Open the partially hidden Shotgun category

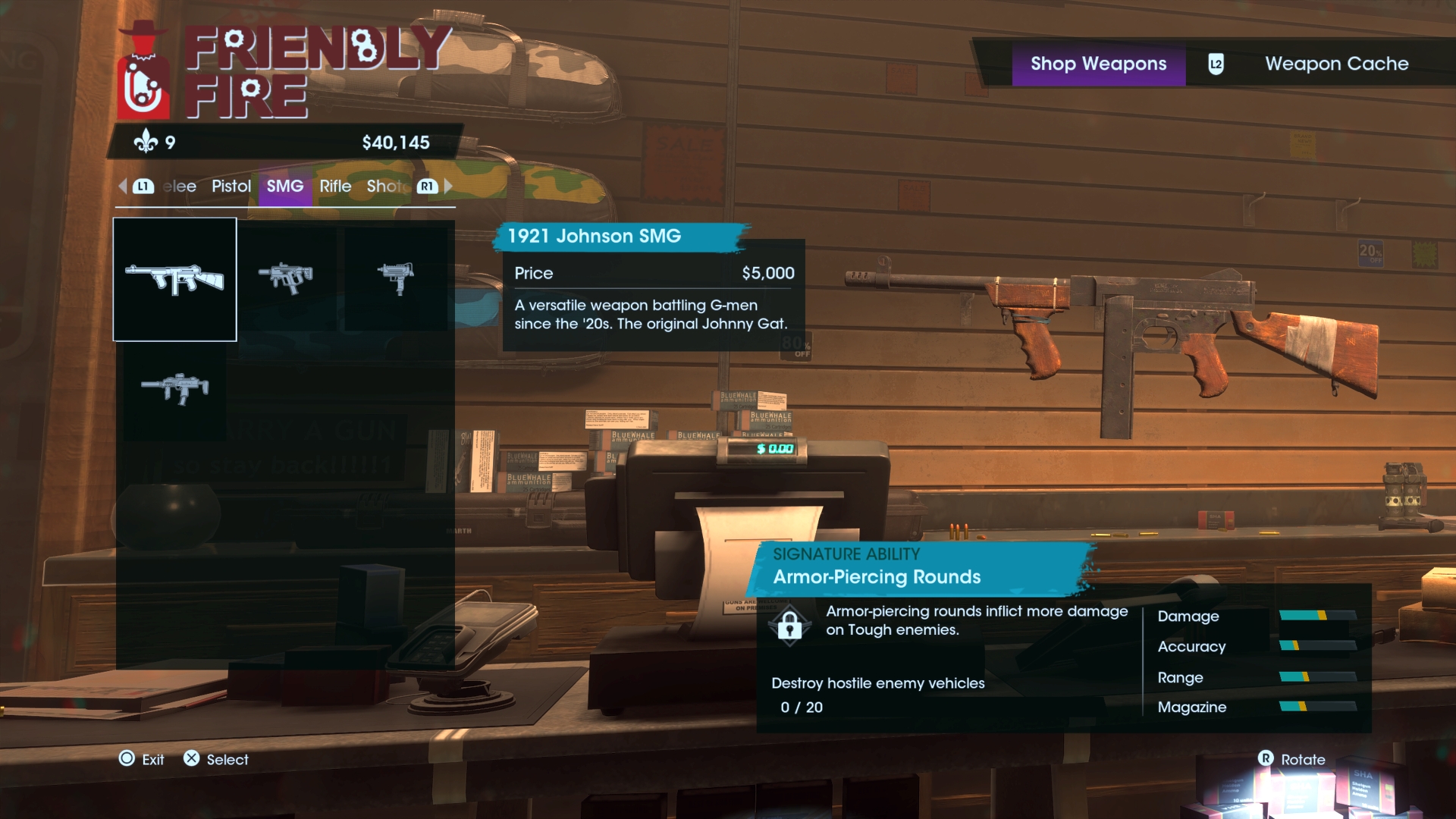[x=384, y=187]
